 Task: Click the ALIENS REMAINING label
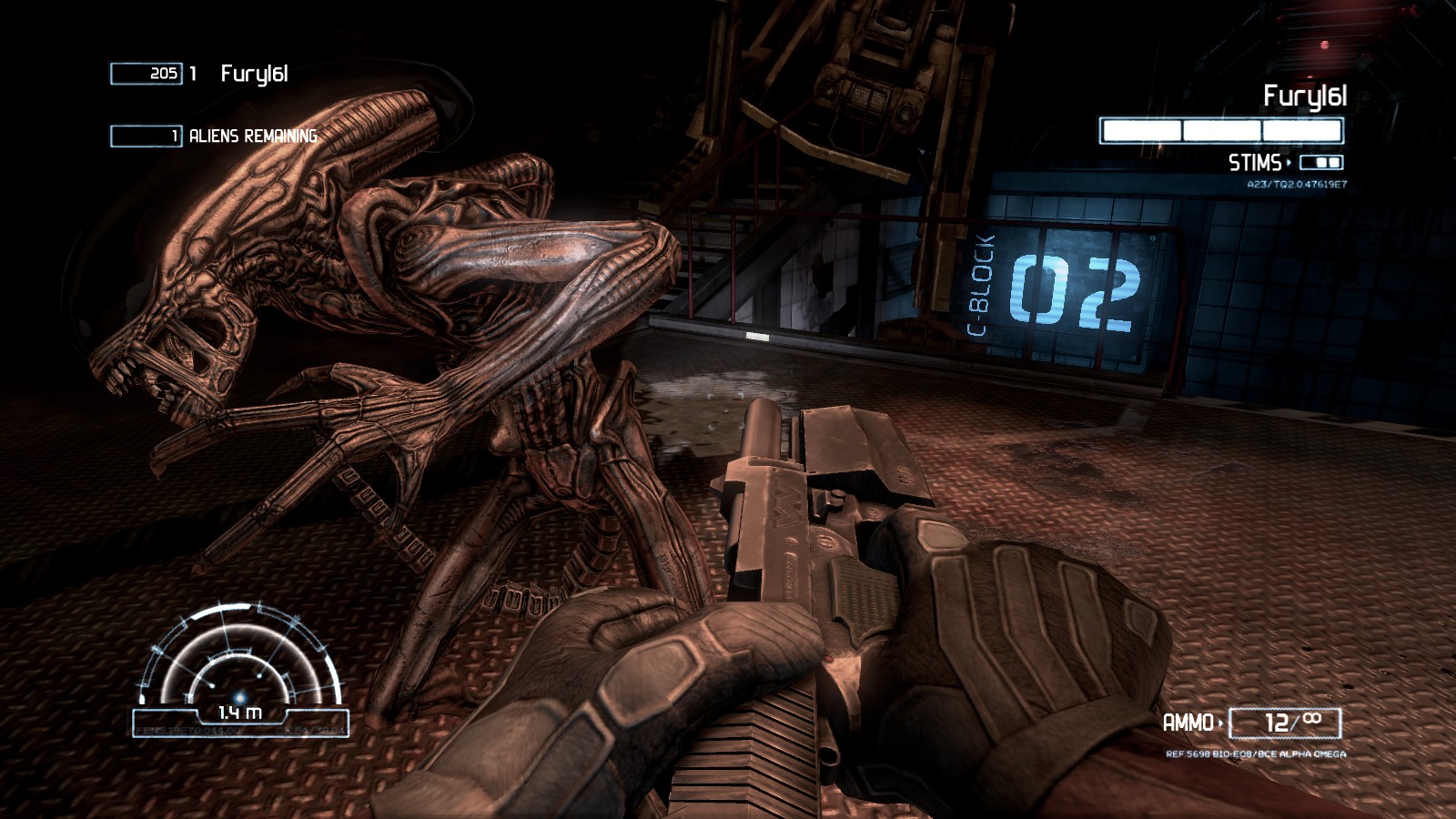252,135
